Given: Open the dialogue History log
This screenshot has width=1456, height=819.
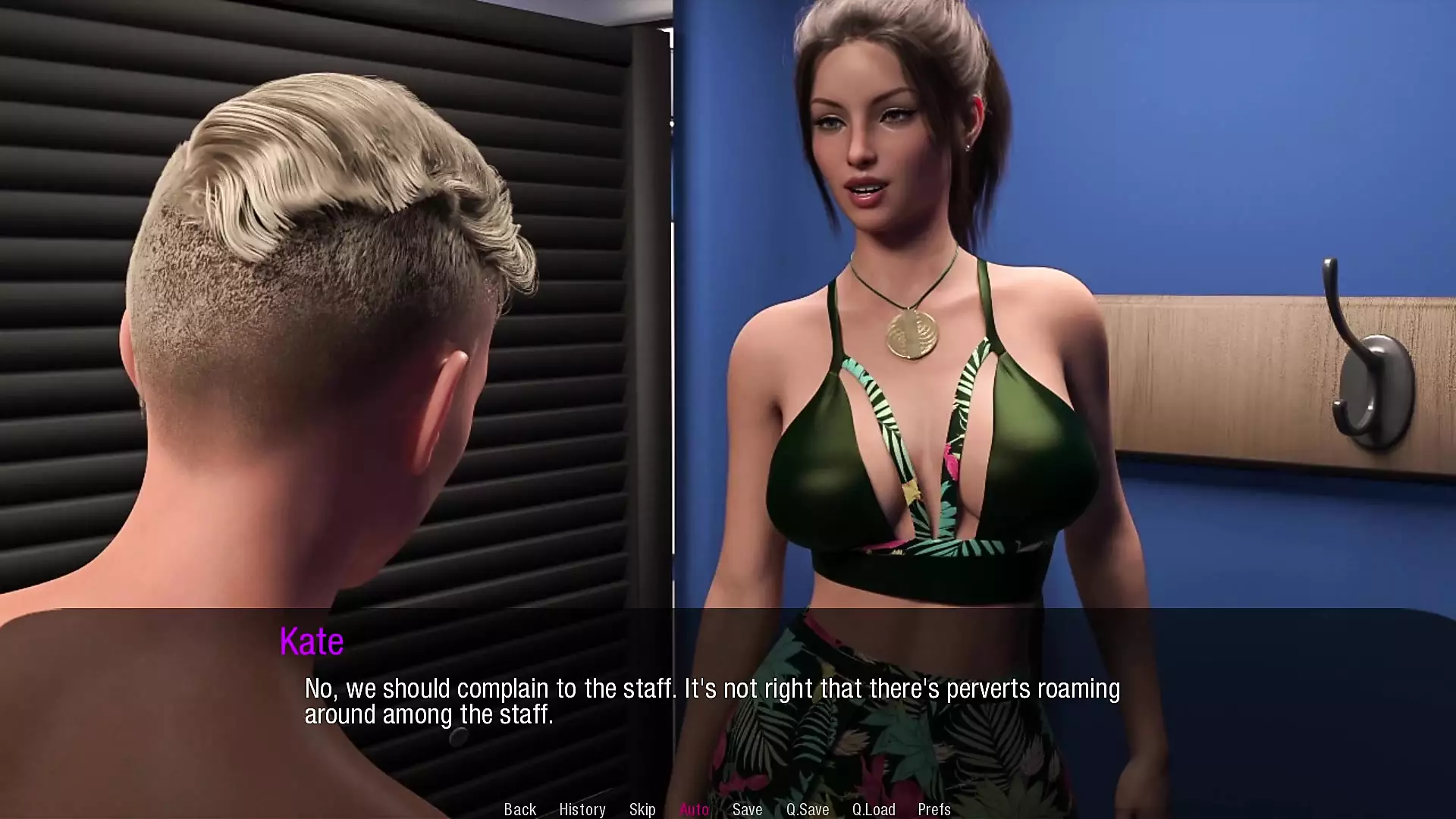Looking at the screenshot, I should [582, 809].
